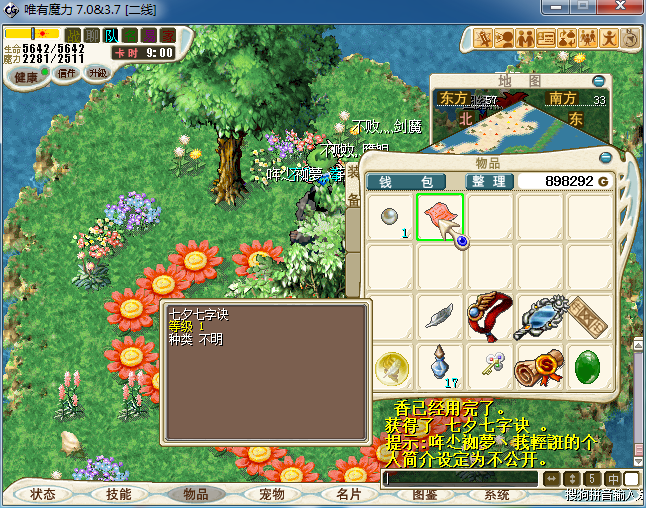Select the blue potion bottle stack
This screenshot has width=646, height=508.
pos(439,366)
